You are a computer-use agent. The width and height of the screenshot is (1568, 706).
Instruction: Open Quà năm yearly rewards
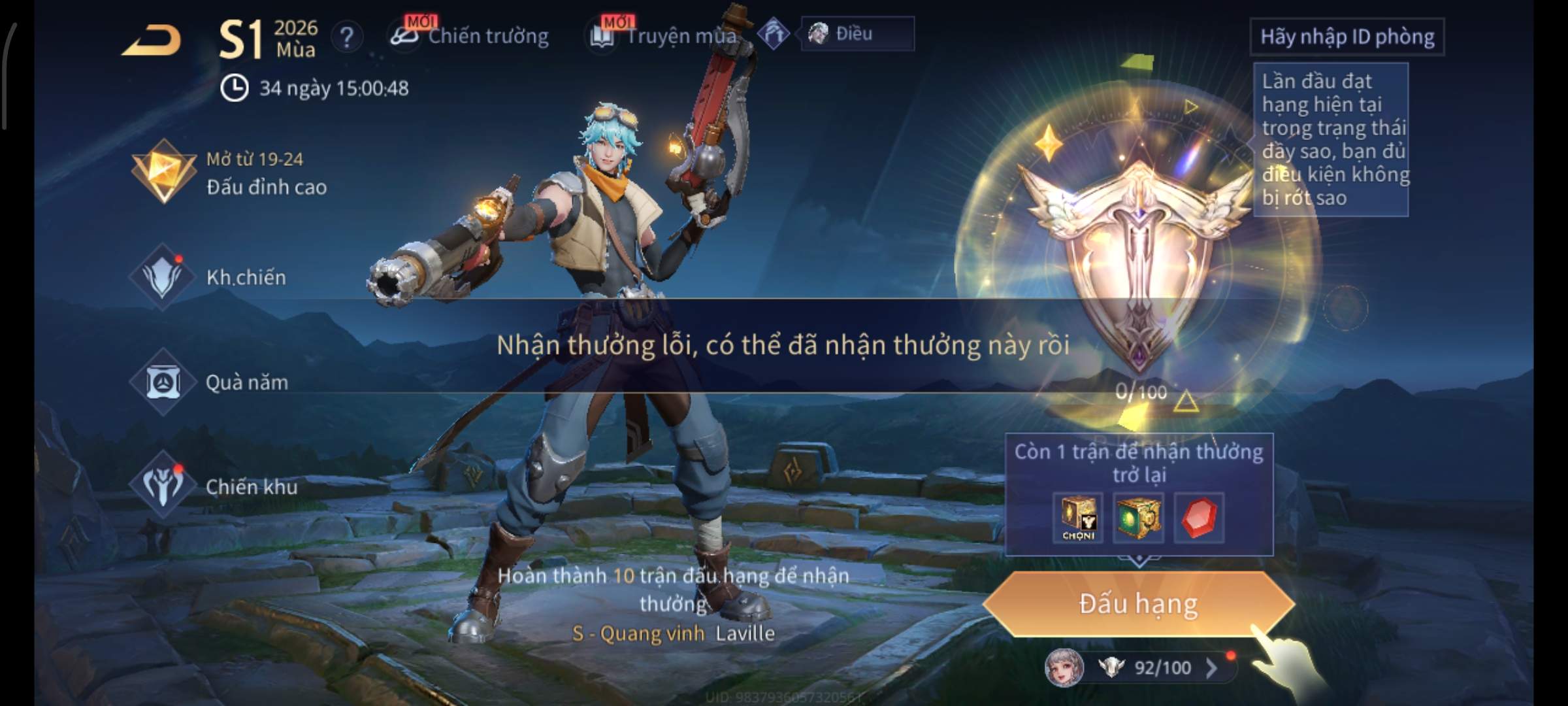(209, 382)
